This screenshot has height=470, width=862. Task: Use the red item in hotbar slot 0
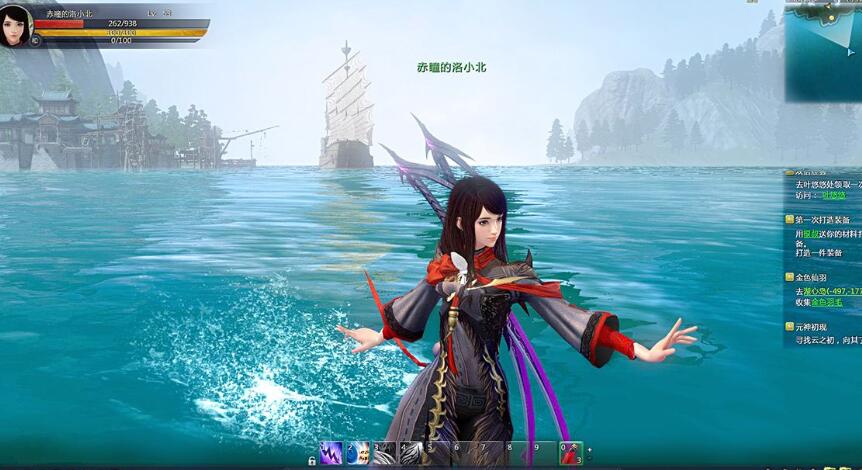tap(570, 453)
